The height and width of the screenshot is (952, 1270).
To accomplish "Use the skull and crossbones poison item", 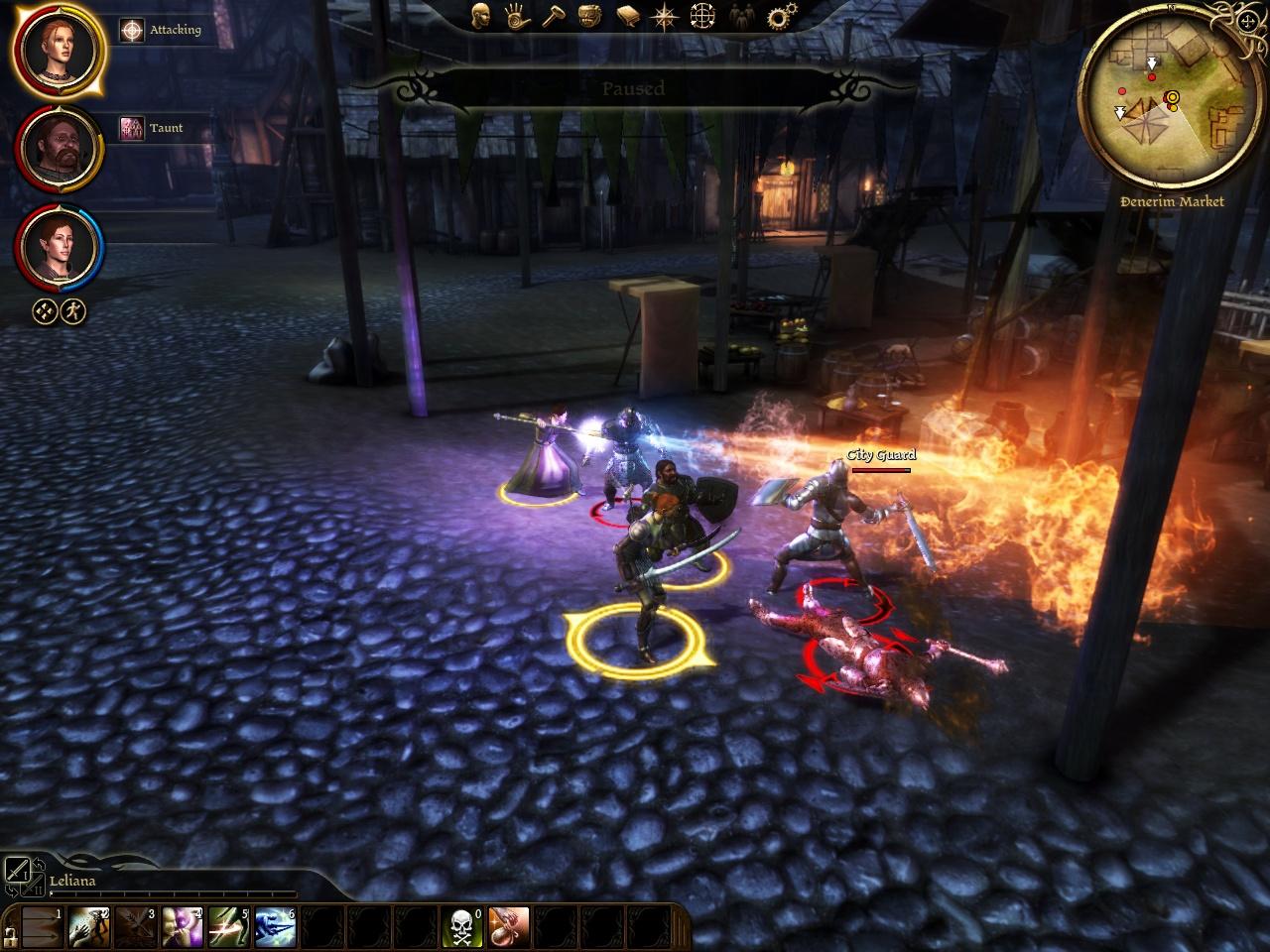I will pos(461,928).
